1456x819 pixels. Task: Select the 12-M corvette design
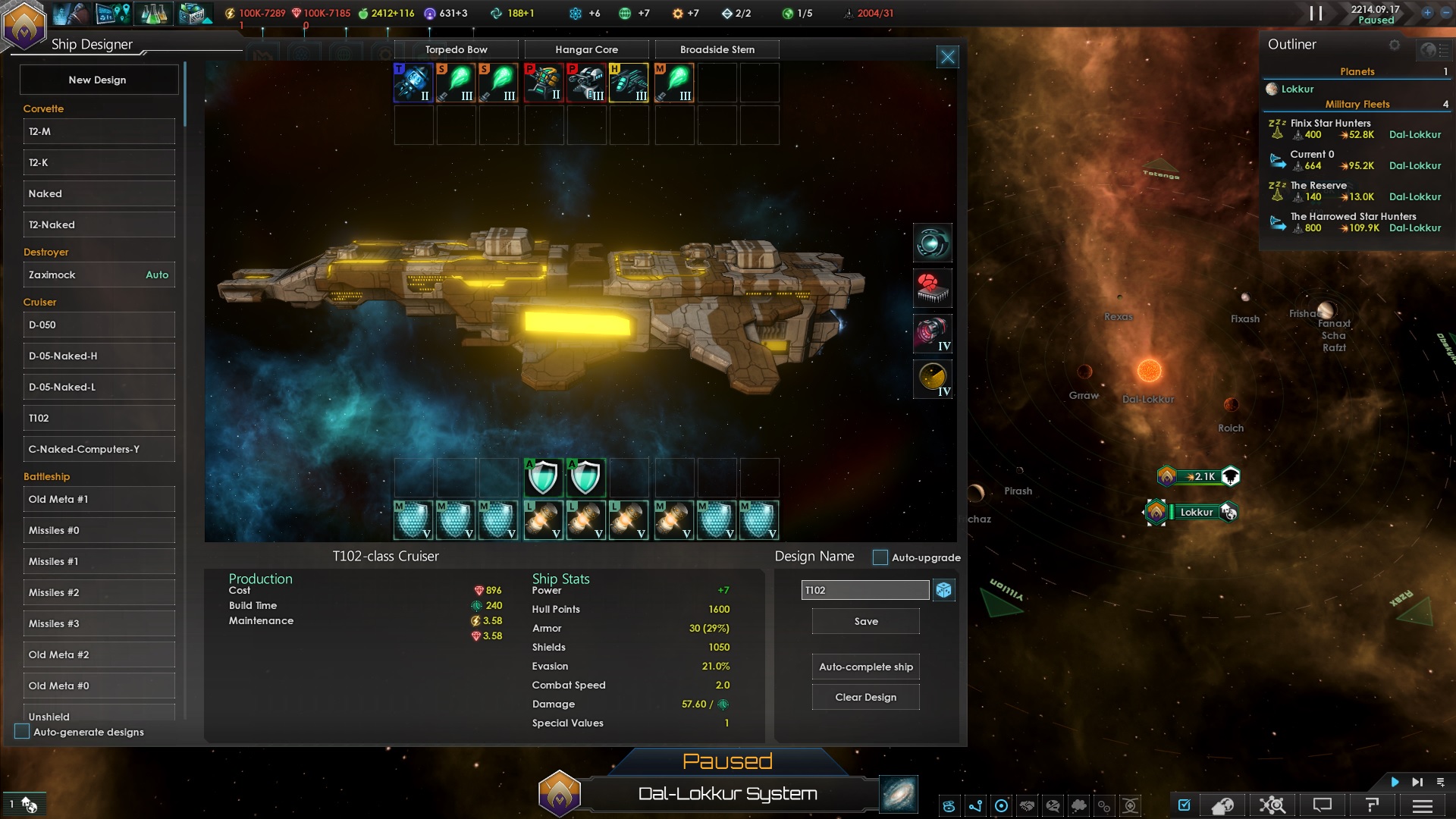pyautogui.click(x=99, y=131)
